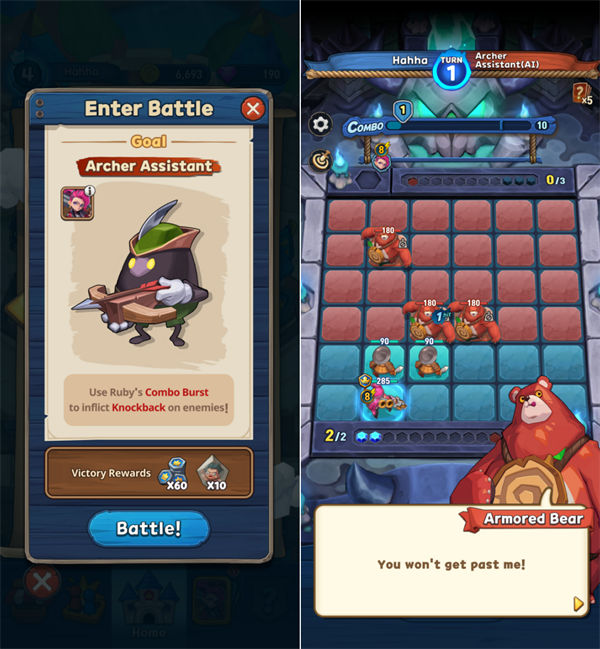This screenshot has height=649, width=600.
Task: Click the target bullseye icon
Action: pyautogui.click(x=321, y=159)
